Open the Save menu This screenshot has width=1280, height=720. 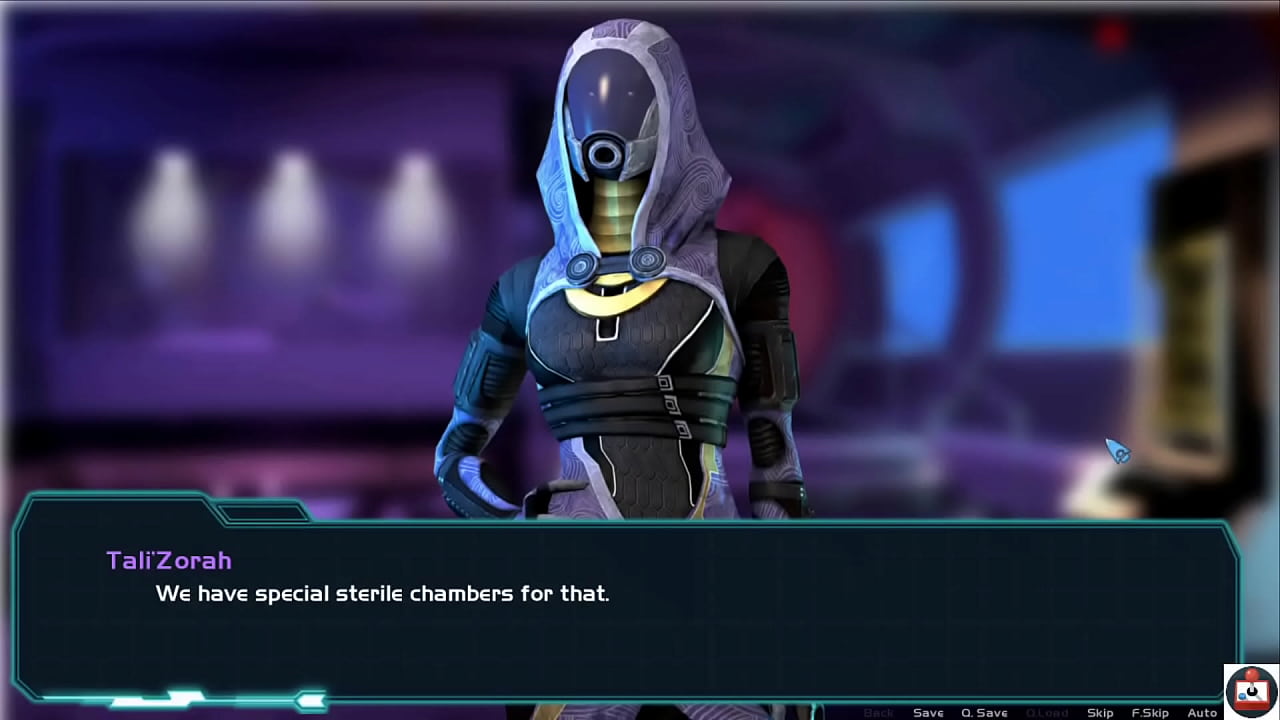[928, 712]
